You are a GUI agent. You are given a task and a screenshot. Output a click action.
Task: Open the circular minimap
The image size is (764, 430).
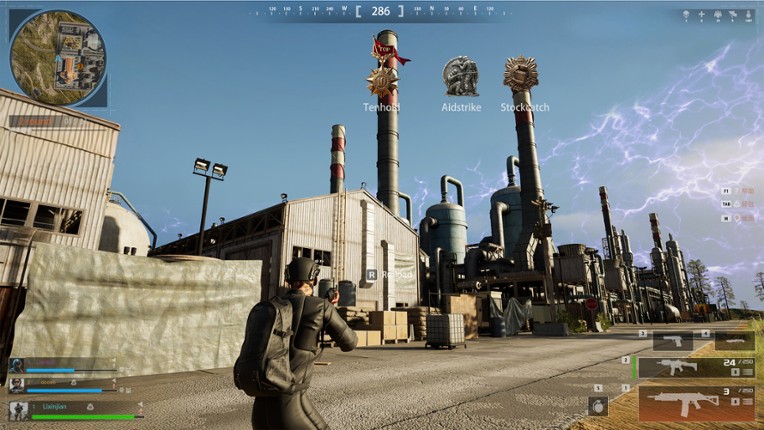pyautogui.click(x=58, y=56)
